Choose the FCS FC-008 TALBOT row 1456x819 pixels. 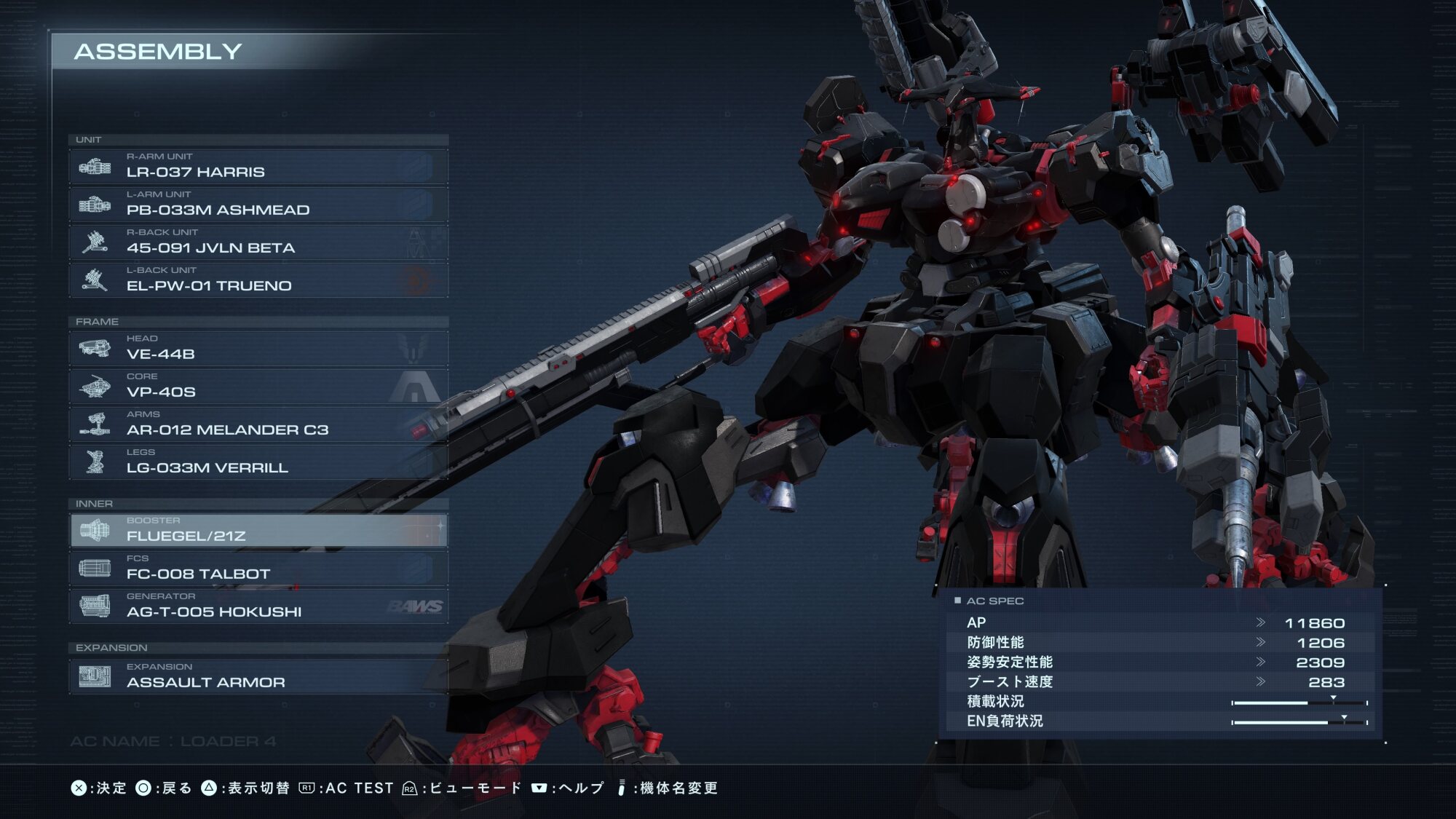pyautogui.click(x=258, y=569)
